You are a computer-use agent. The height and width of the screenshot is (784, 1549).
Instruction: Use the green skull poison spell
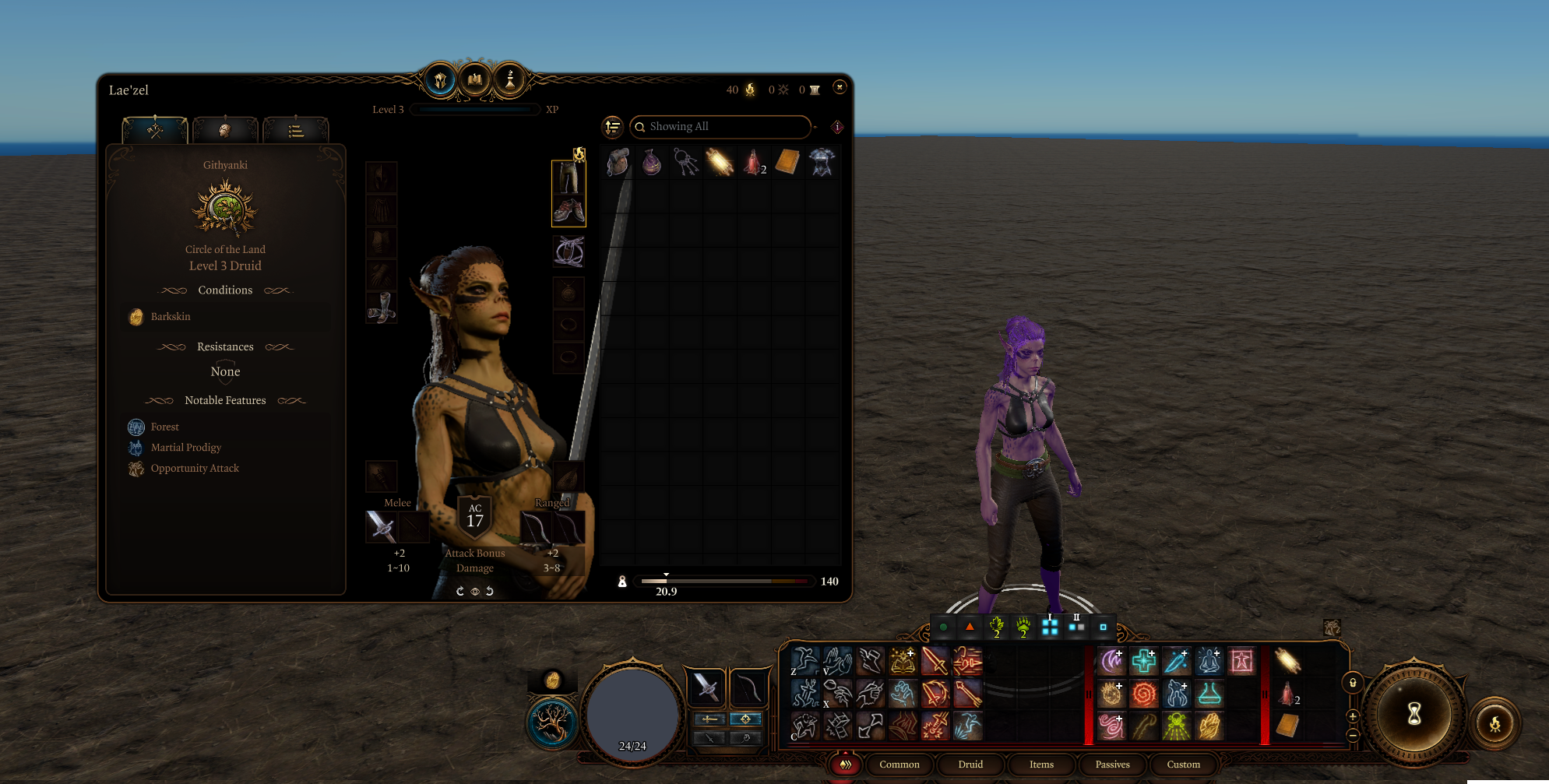click(1177, 726)
